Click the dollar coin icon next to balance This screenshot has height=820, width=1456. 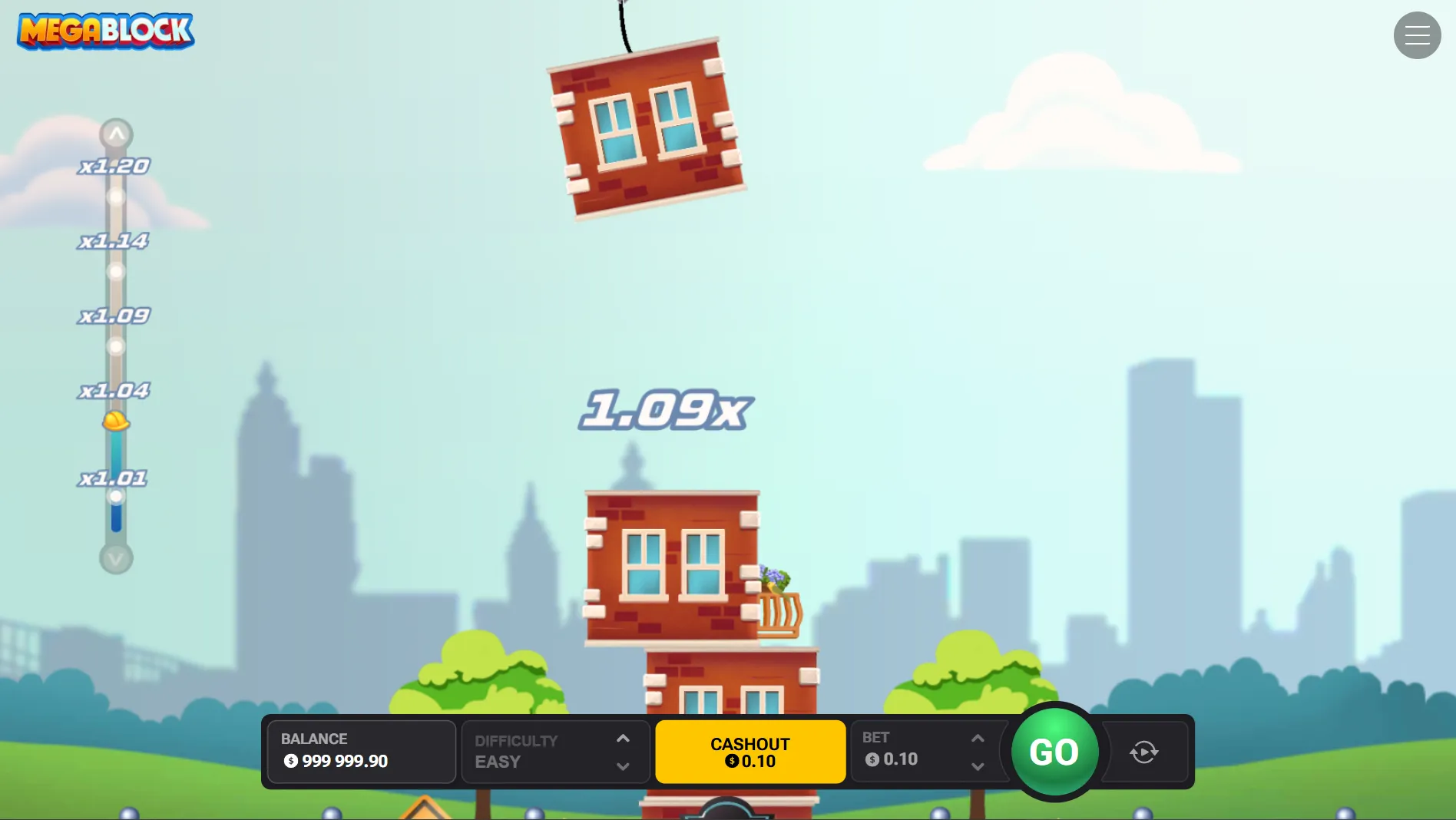click(x=290, y=762)
